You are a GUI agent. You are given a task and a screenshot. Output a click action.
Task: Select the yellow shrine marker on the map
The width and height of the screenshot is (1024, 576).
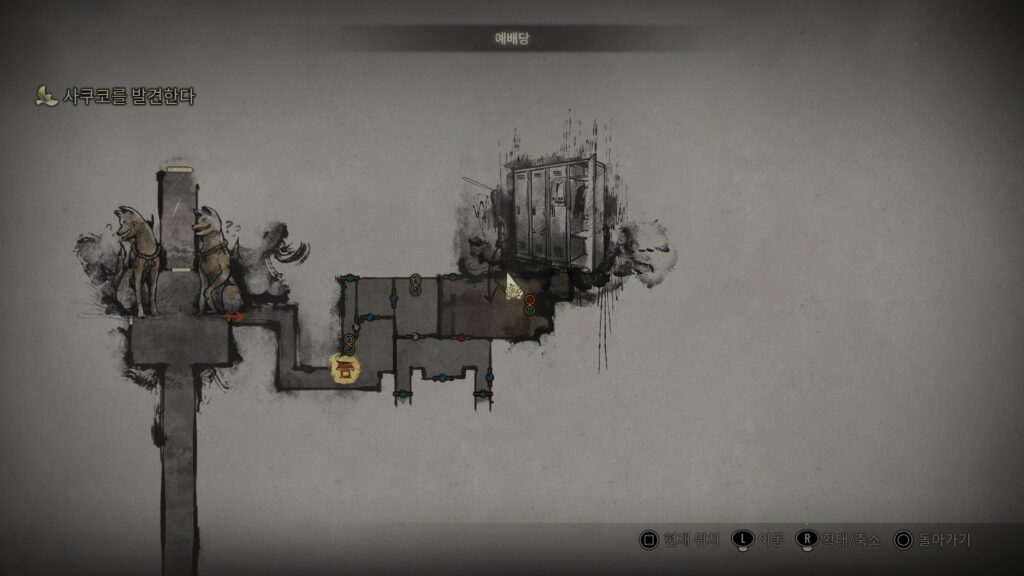point(345,369)
